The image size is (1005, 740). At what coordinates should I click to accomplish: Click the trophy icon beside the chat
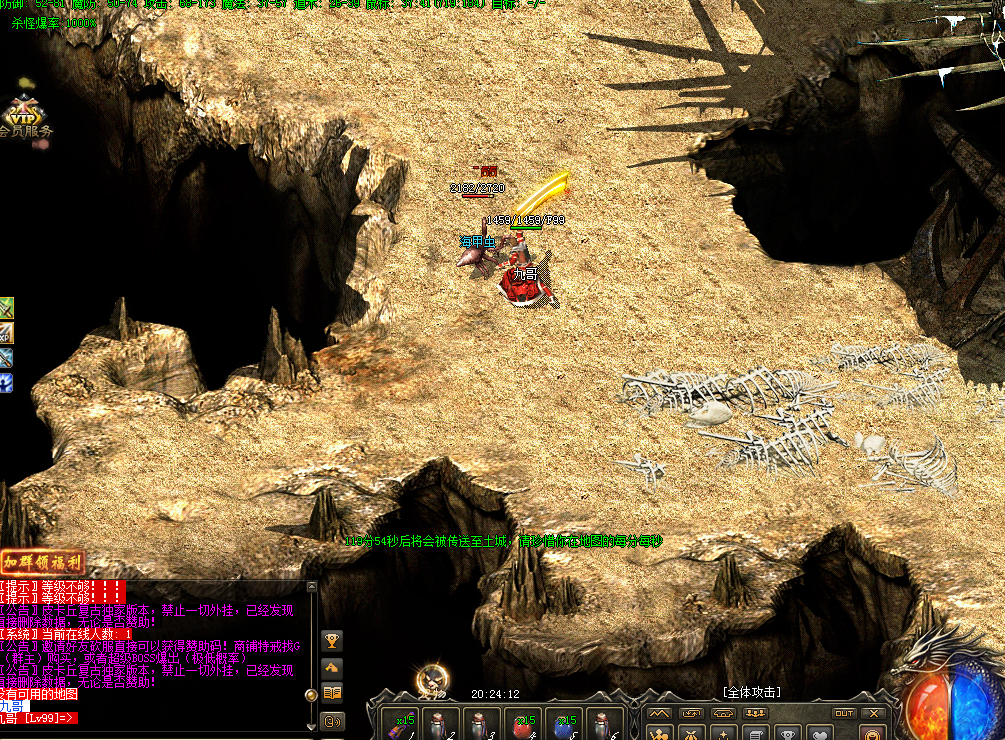pyautogui.click(x=332, y=641)
